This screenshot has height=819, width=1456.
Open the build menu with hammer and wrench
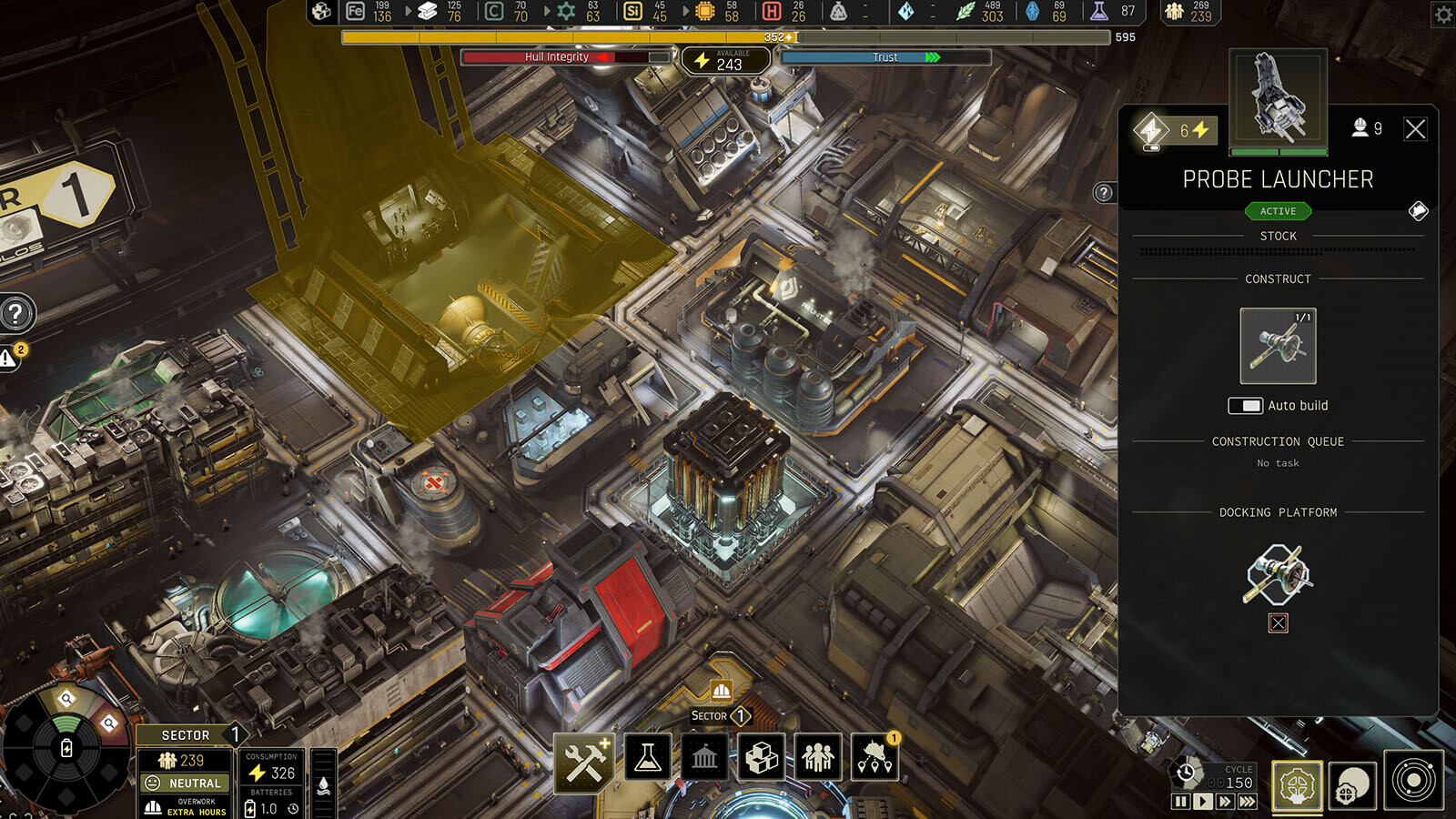(584, 761)
